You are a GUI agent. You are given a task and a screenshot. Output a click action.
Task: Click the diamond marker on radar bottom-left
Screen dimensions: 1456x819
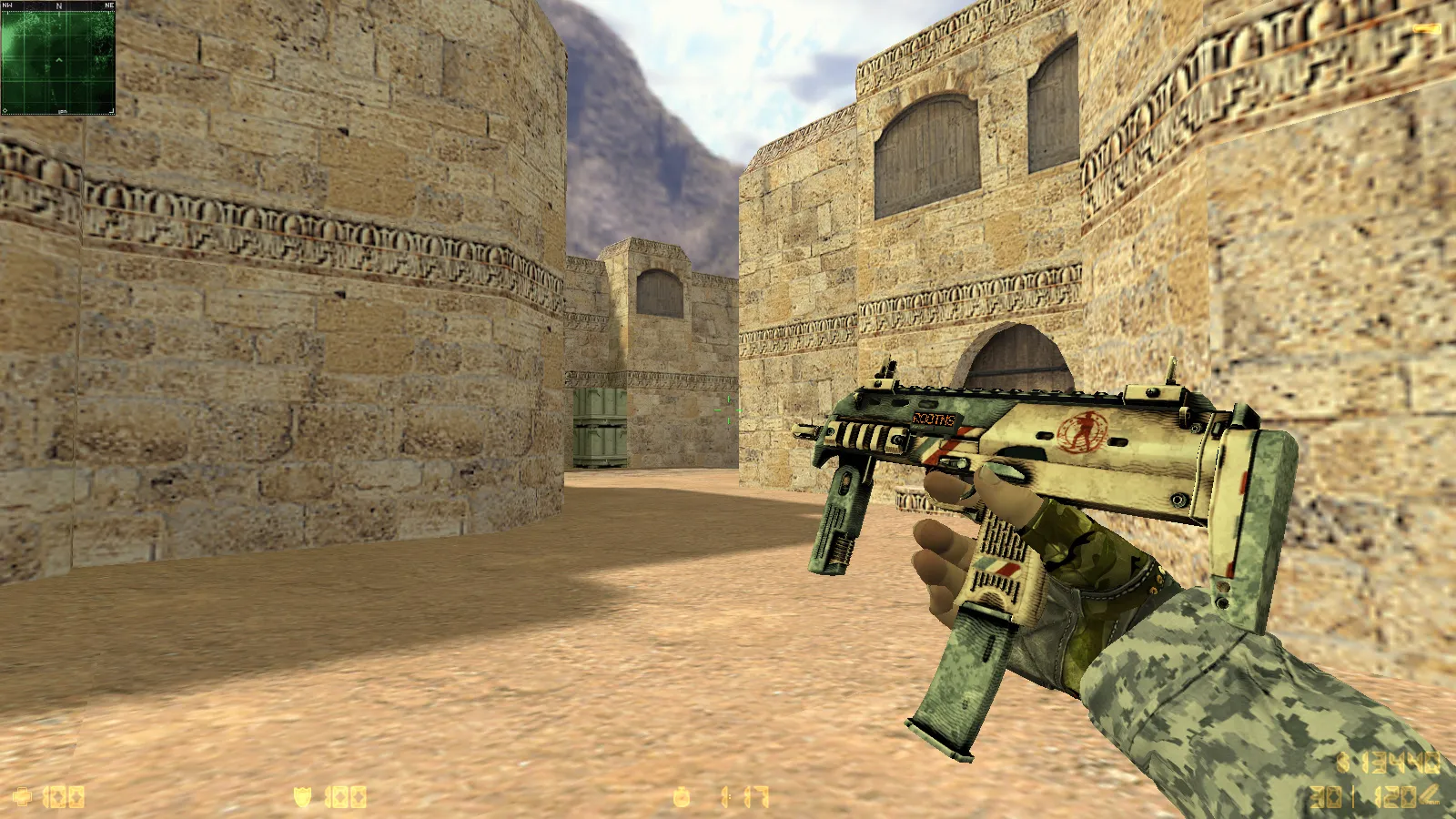tap(5, 110)
